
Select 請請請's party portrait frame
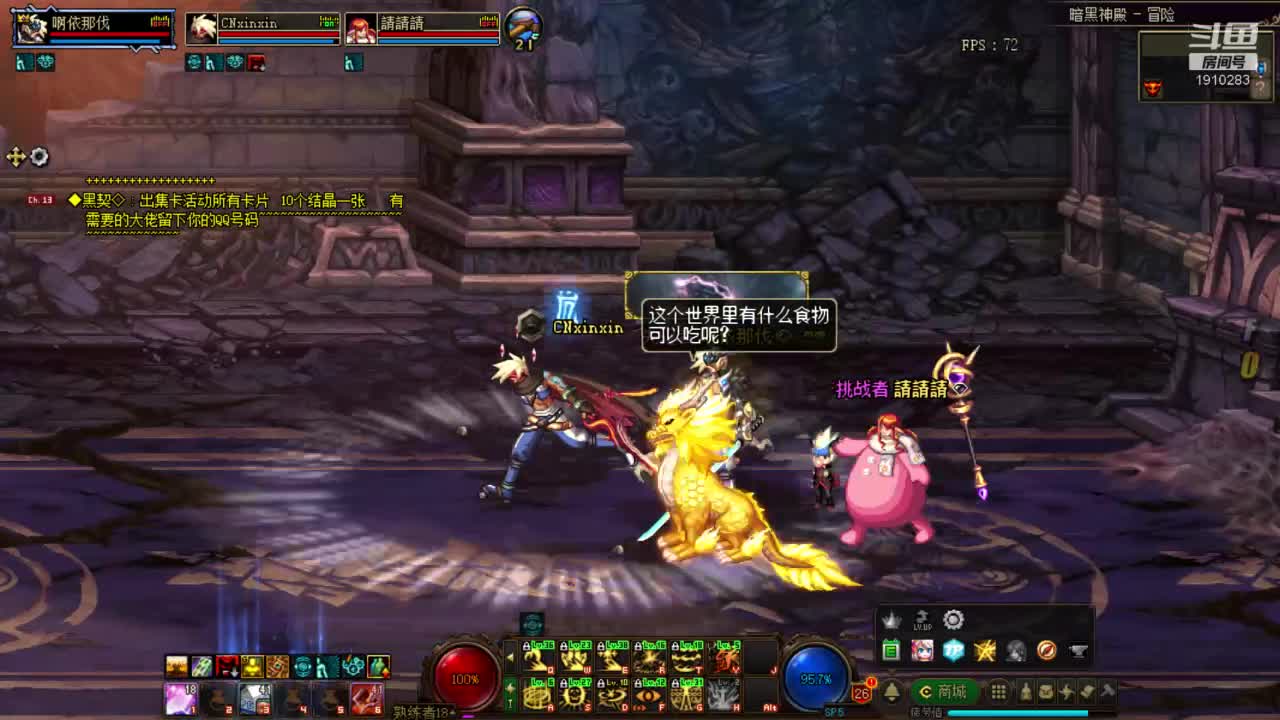(x=422, y=29)
